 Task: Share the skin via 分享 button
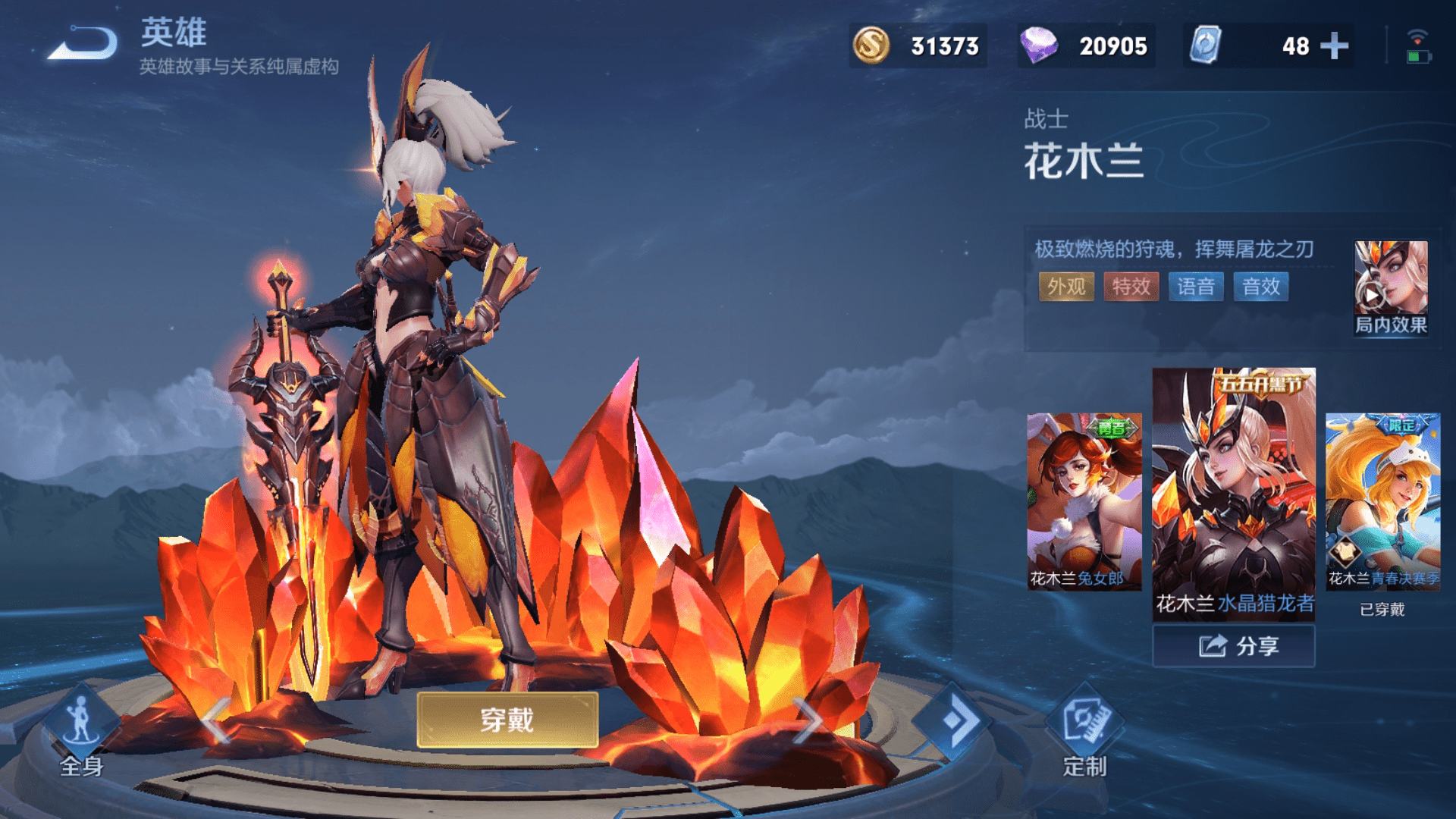(1234, 646)
